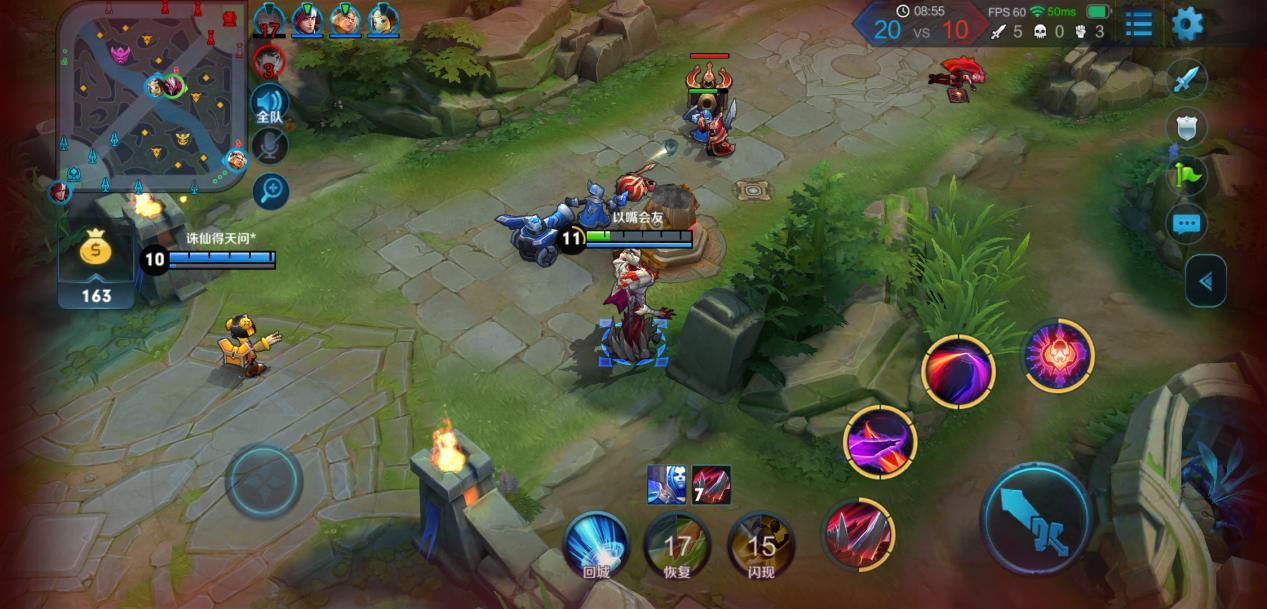Open the scoreboard list button
Viewport: 1267px width, 609px height.
coord(1139,24)
